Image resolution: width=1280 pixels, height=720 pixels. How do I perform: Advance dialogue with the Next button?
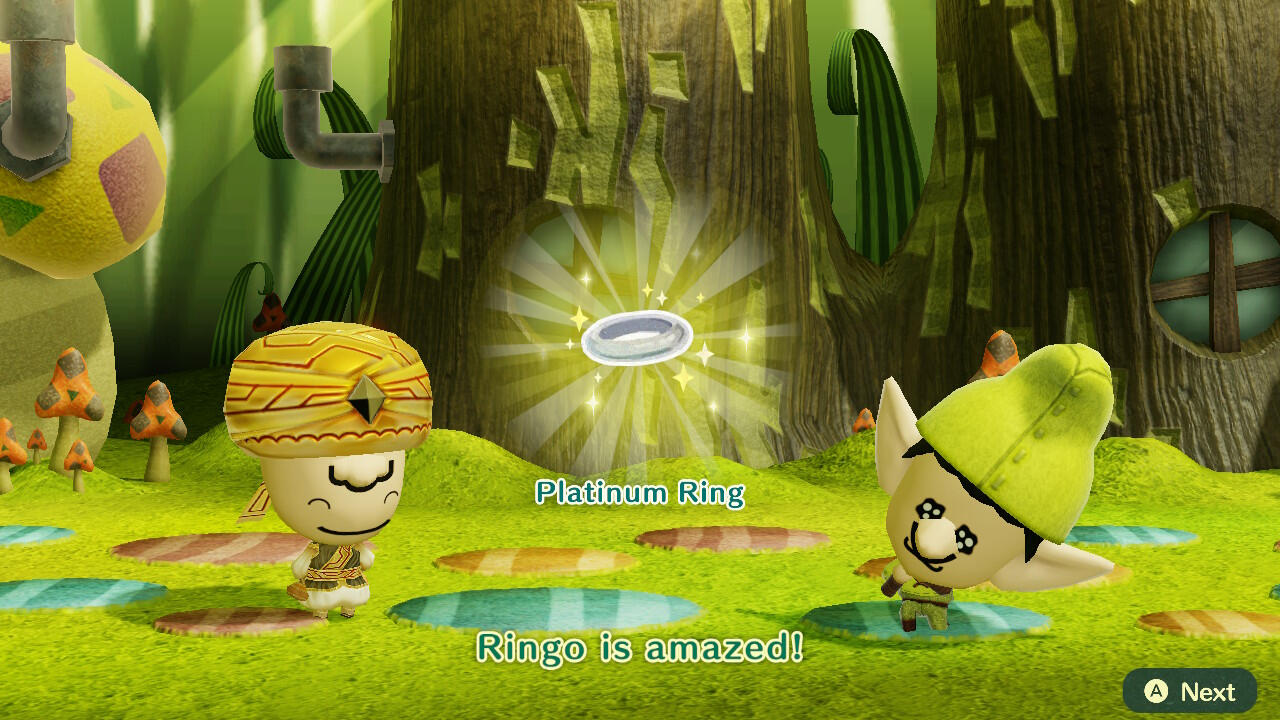pyautogui.click(x=1189, y=691)
